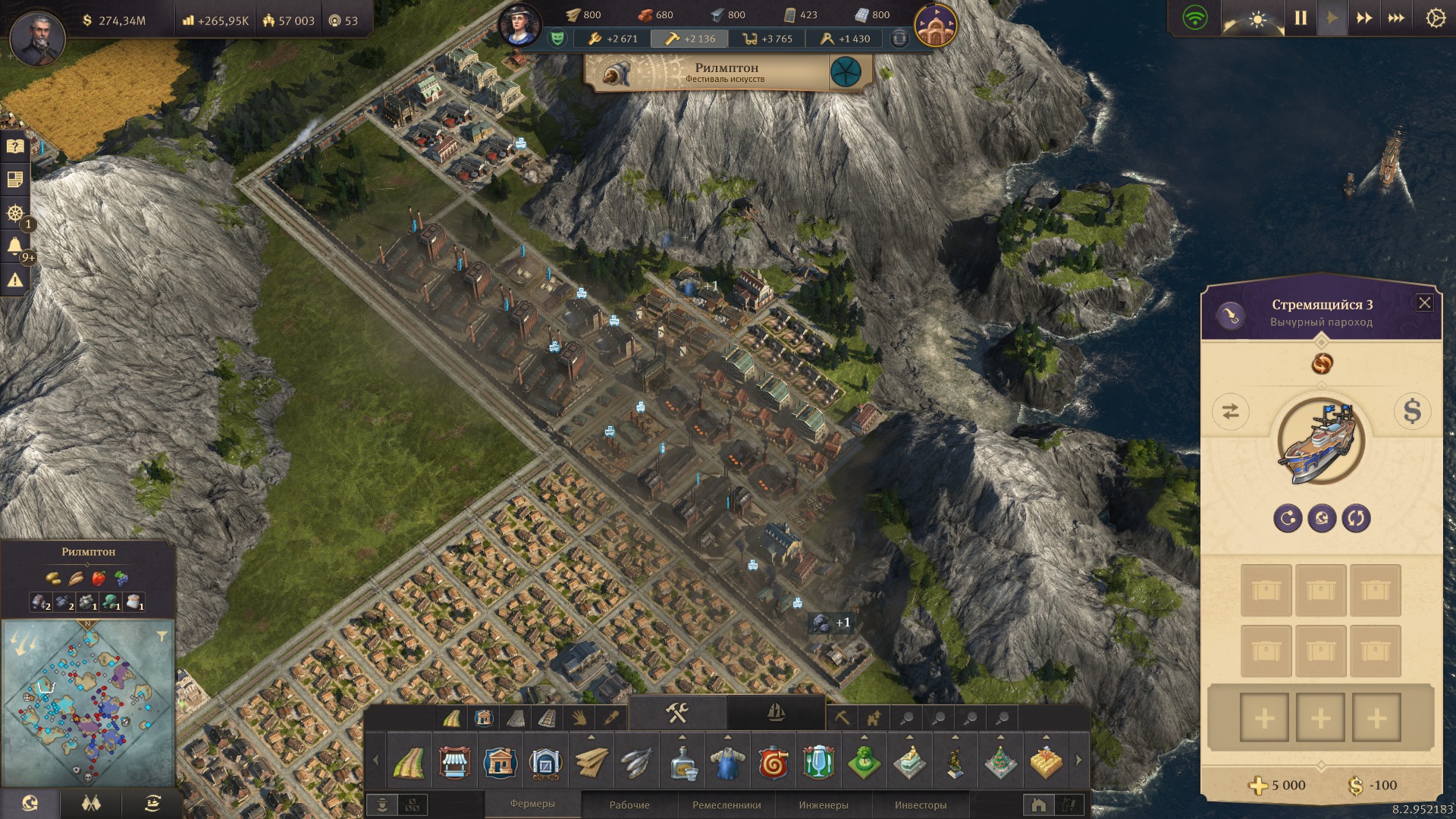This screenshot has width=1456, height=819.
Task: Close the Стремящийся 3 ship panel
Action: [1425, 303]
